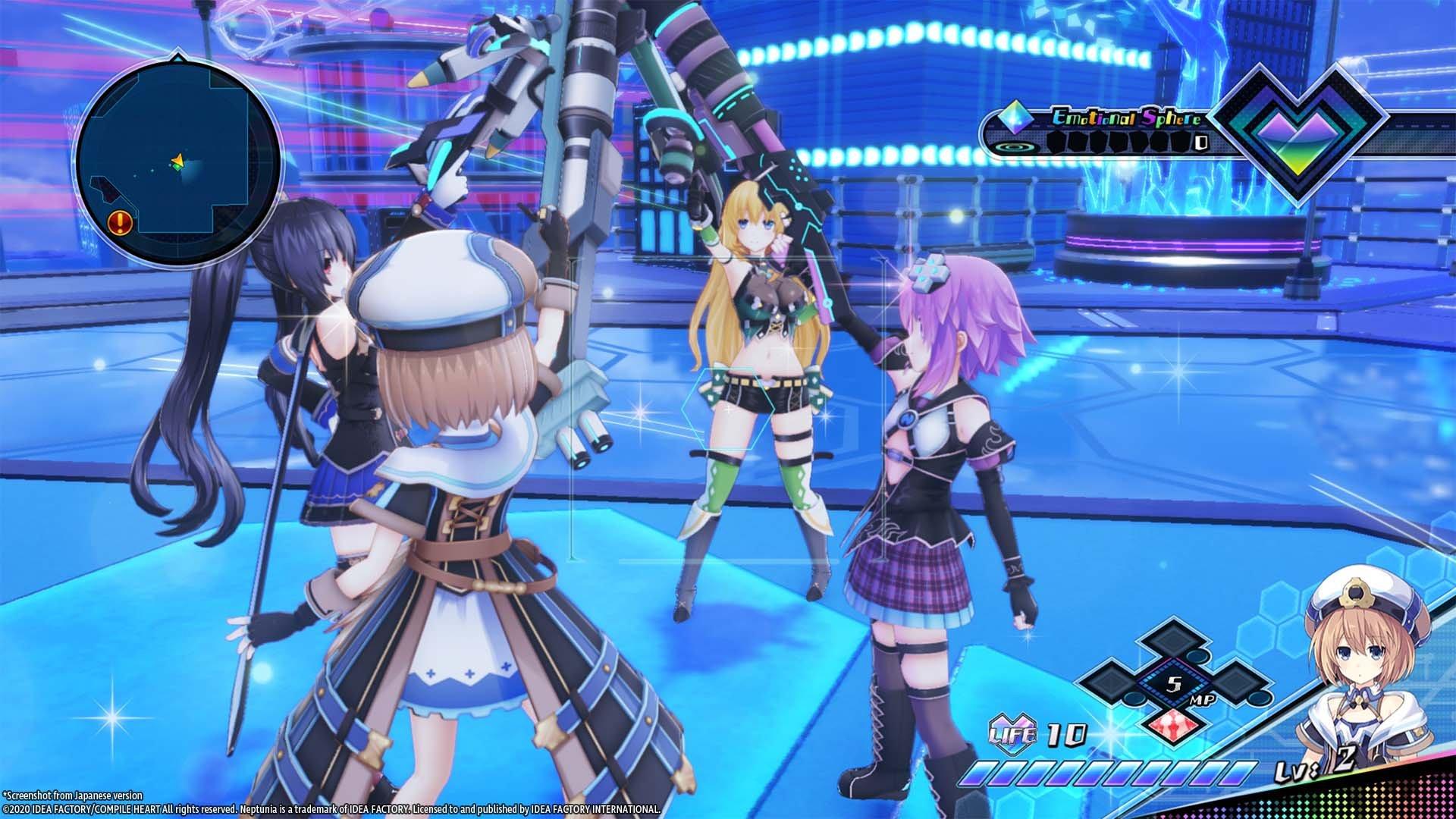This screenshot has height=819, width=1456.
Task: Activate the red gem skill diamond below MP
Action: (x=1173, y=727)
